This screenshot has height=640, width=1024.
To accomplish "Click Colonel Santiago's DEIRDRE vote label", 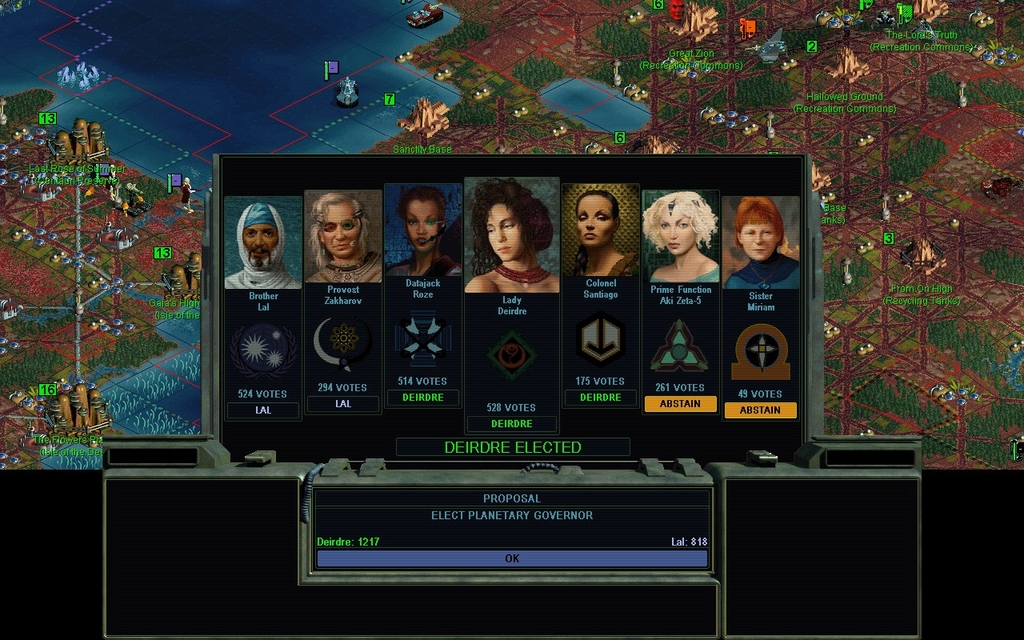I will coord(600,397).
